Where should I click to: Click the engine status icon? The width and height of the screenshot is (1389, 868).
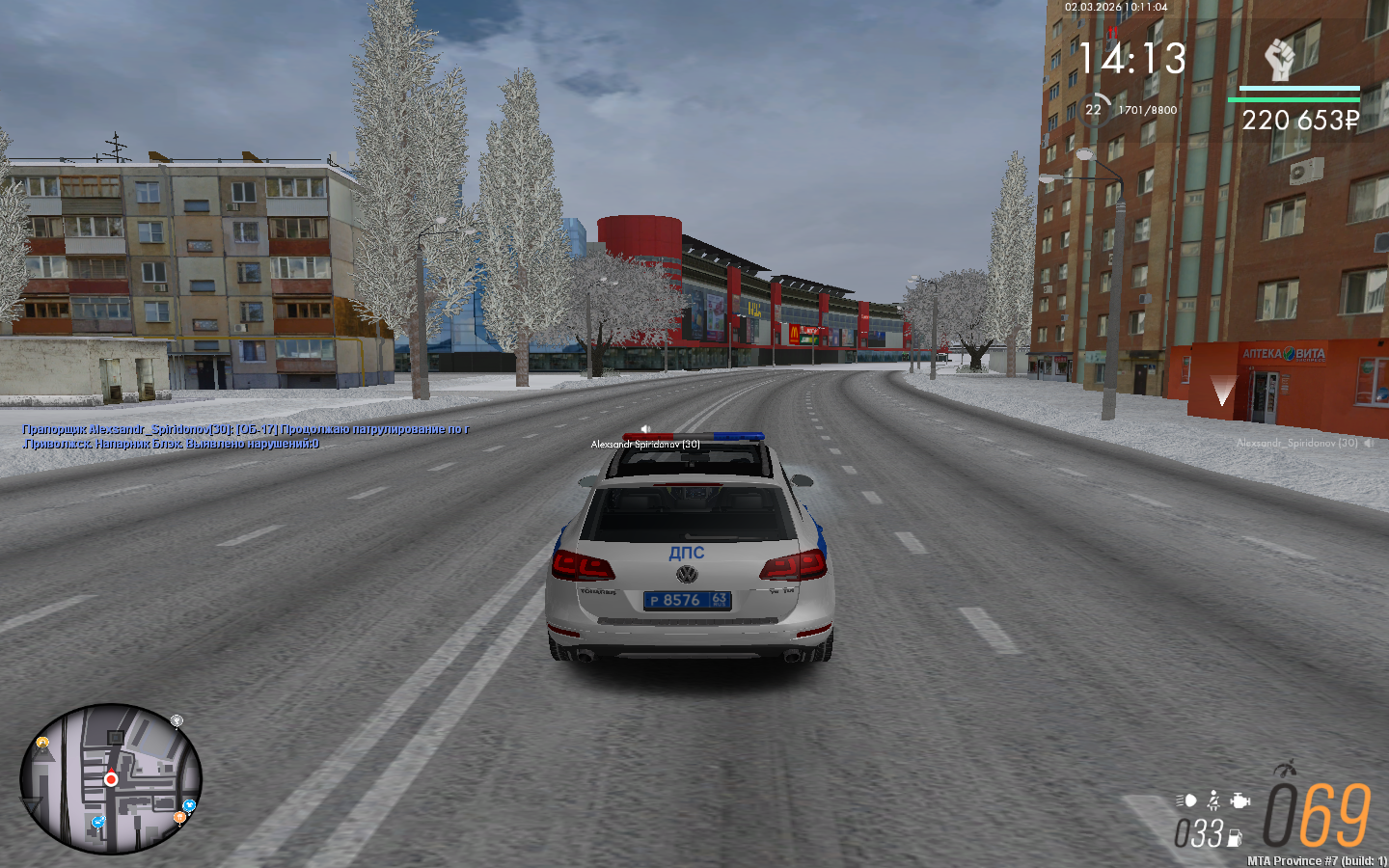point(1240,800)
